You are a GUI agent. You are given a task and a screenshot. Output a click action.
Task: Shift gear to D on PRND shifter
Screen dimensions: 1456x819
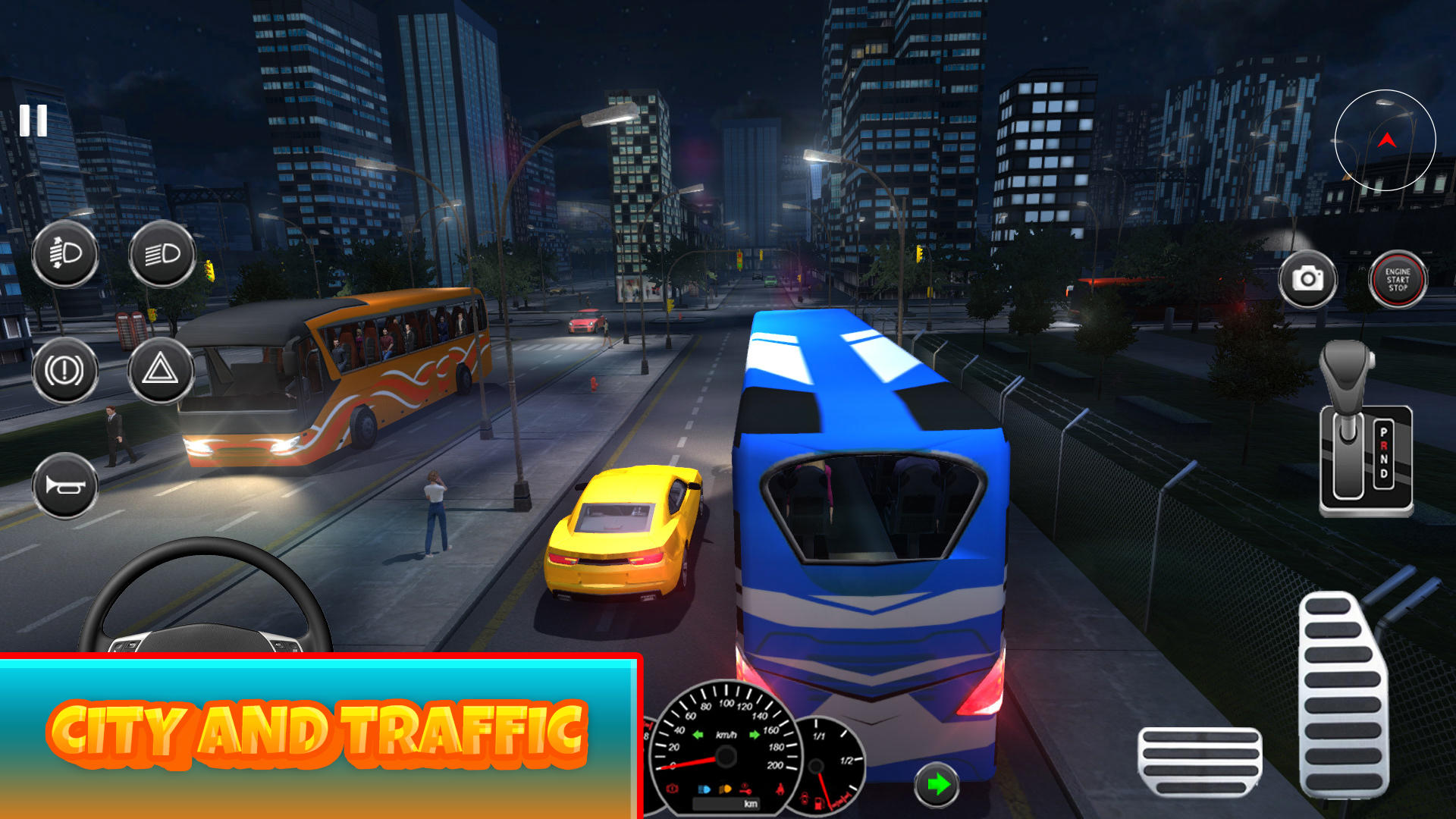1384,472
